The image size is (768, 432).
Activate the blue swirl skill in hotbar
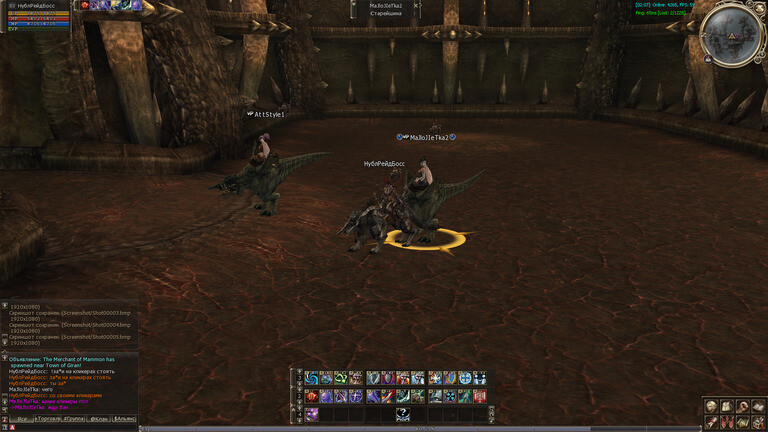[311, 378]
